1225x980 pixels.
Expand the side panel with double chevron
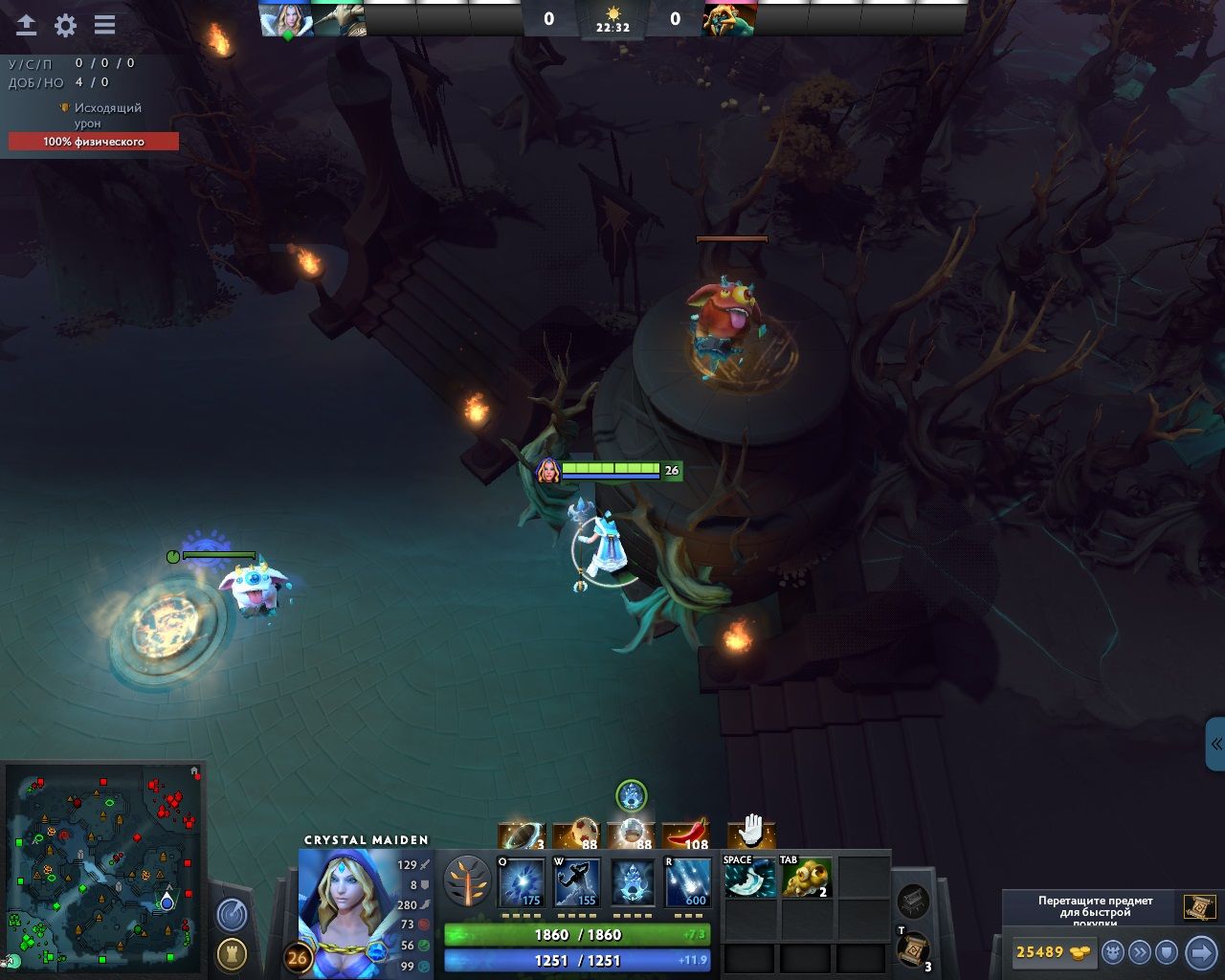[1215, 744]
